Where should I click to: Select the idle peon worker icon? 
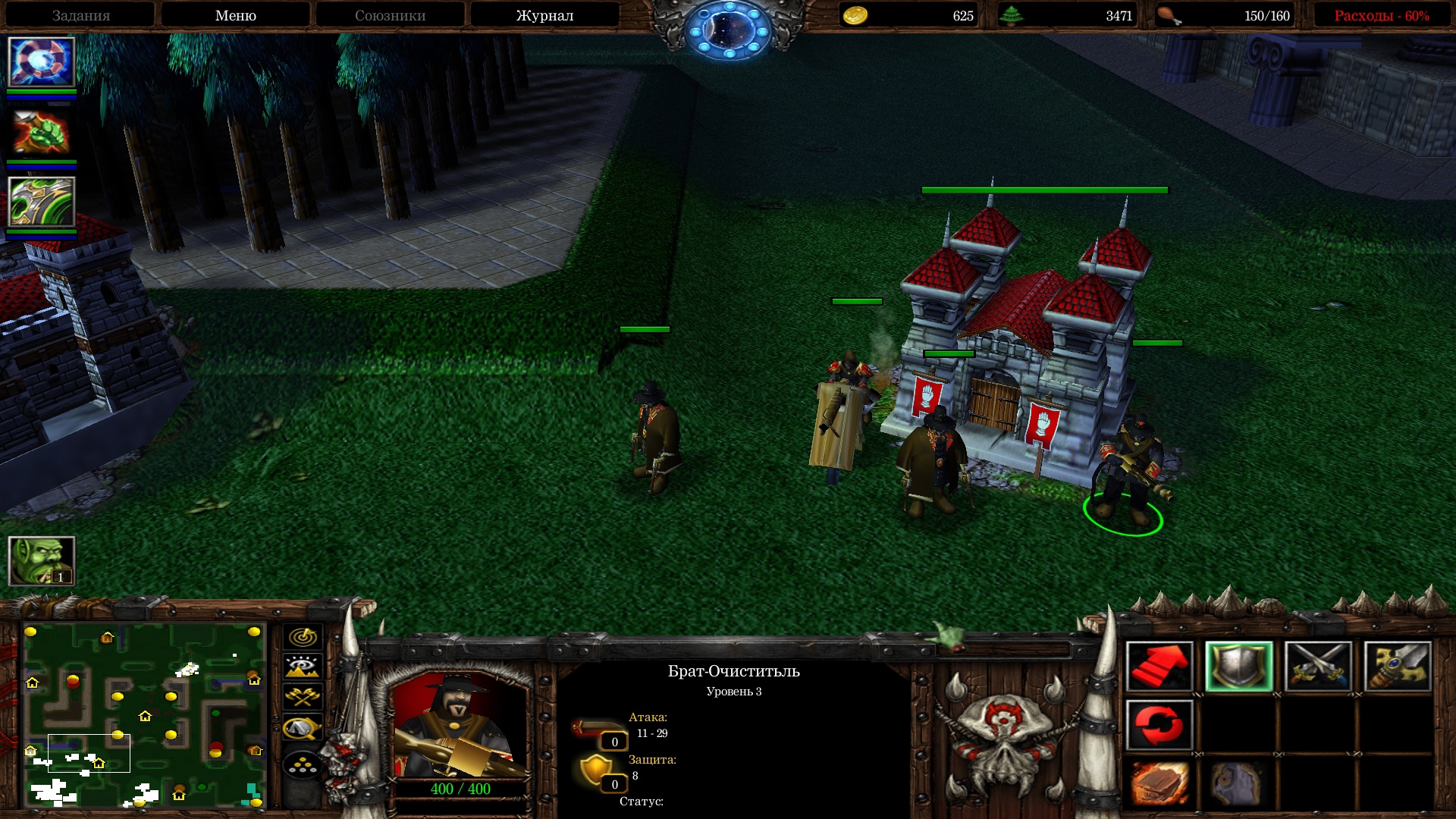(x=41, y=560)
